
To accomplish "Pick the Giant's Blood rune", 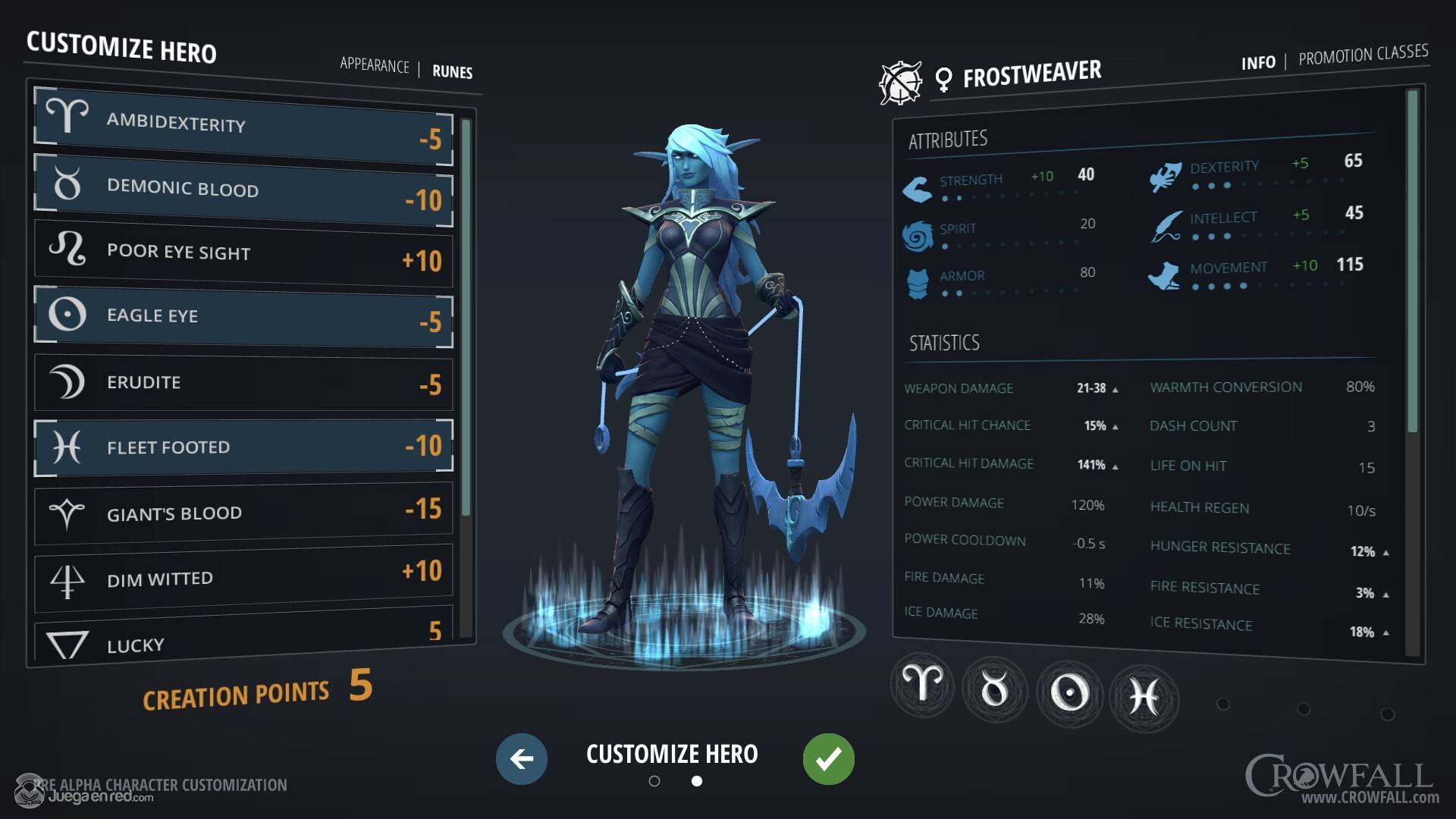I will [x=243, y=513].
